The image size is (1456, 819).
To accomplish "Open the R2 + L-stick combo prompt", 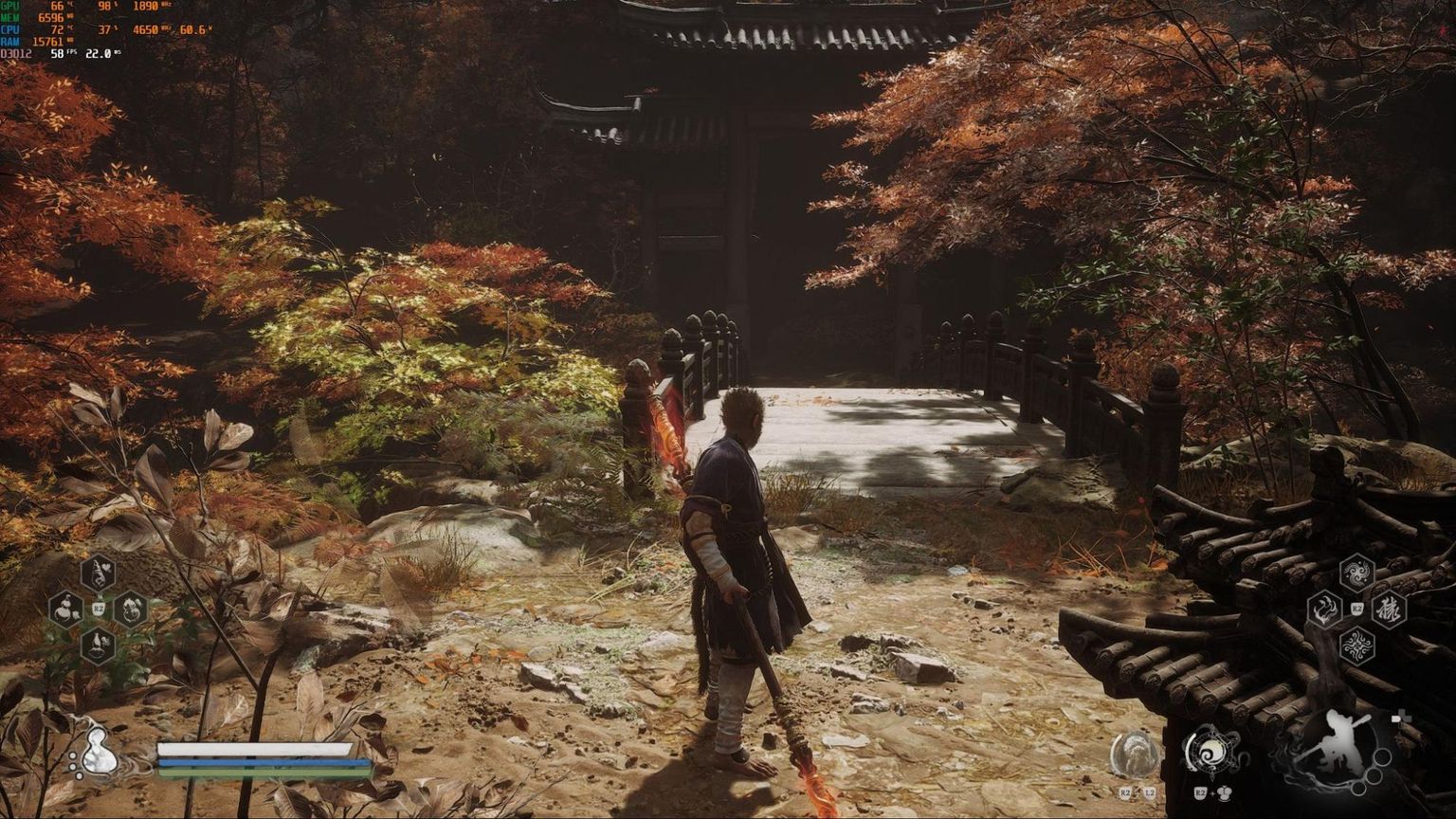I will (x=1211, y=793).
